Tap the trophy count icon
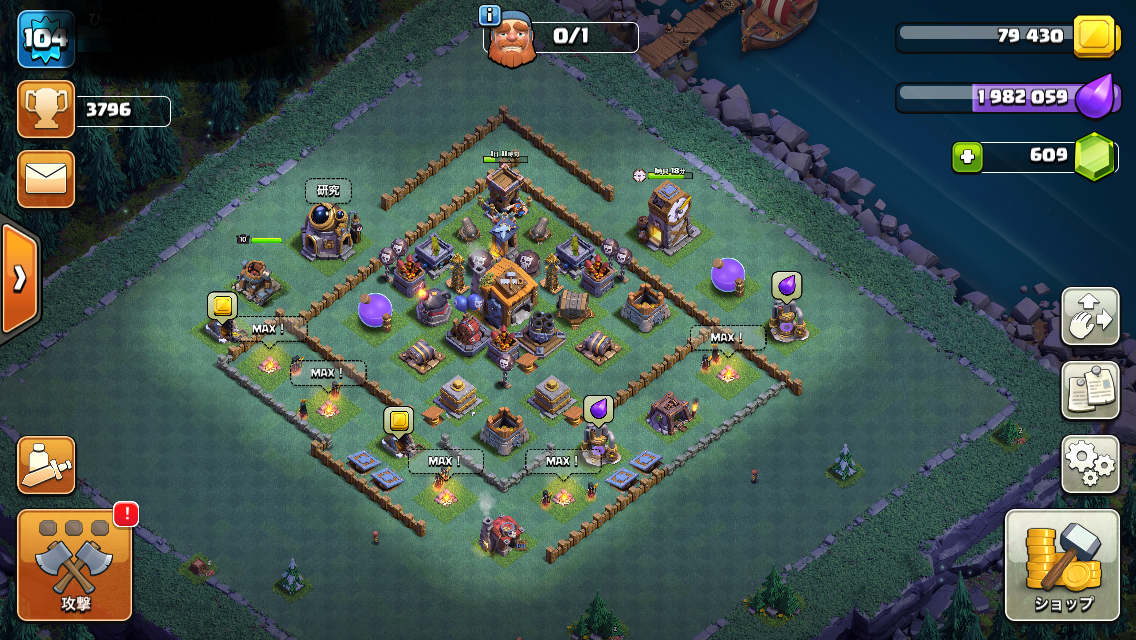Viewport: 1136px width, 640px height. pyautogui.click(x=46, y=109)
